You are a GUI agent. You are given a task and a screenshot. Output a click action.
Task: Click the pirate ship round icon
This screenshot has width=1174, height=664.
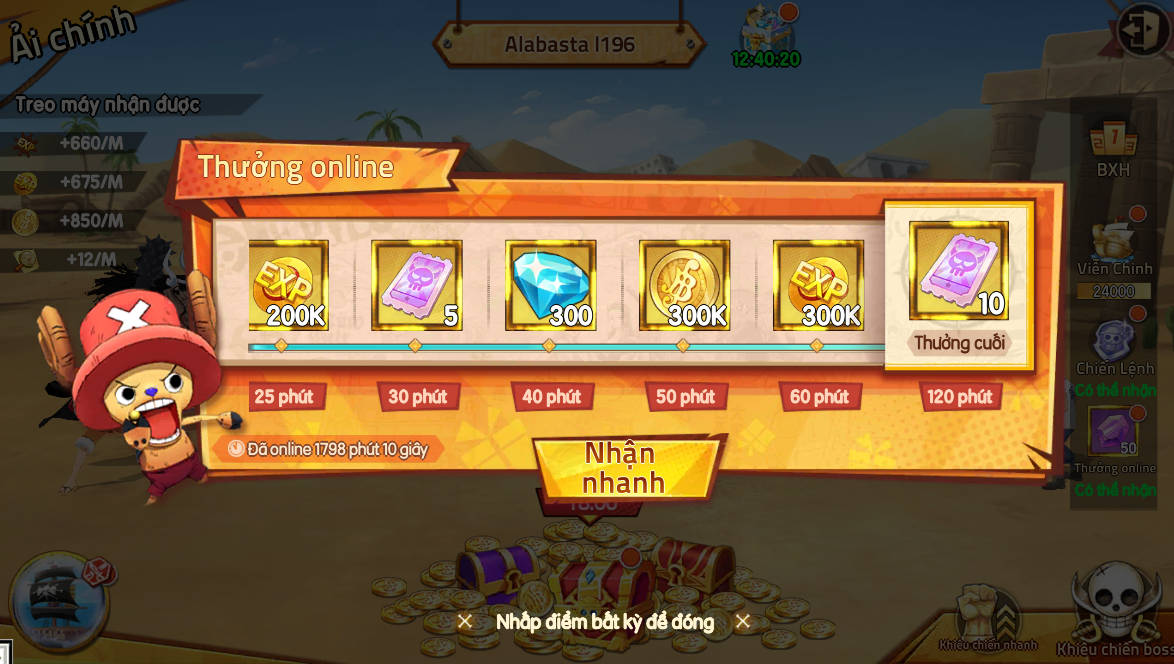point(57,601)
